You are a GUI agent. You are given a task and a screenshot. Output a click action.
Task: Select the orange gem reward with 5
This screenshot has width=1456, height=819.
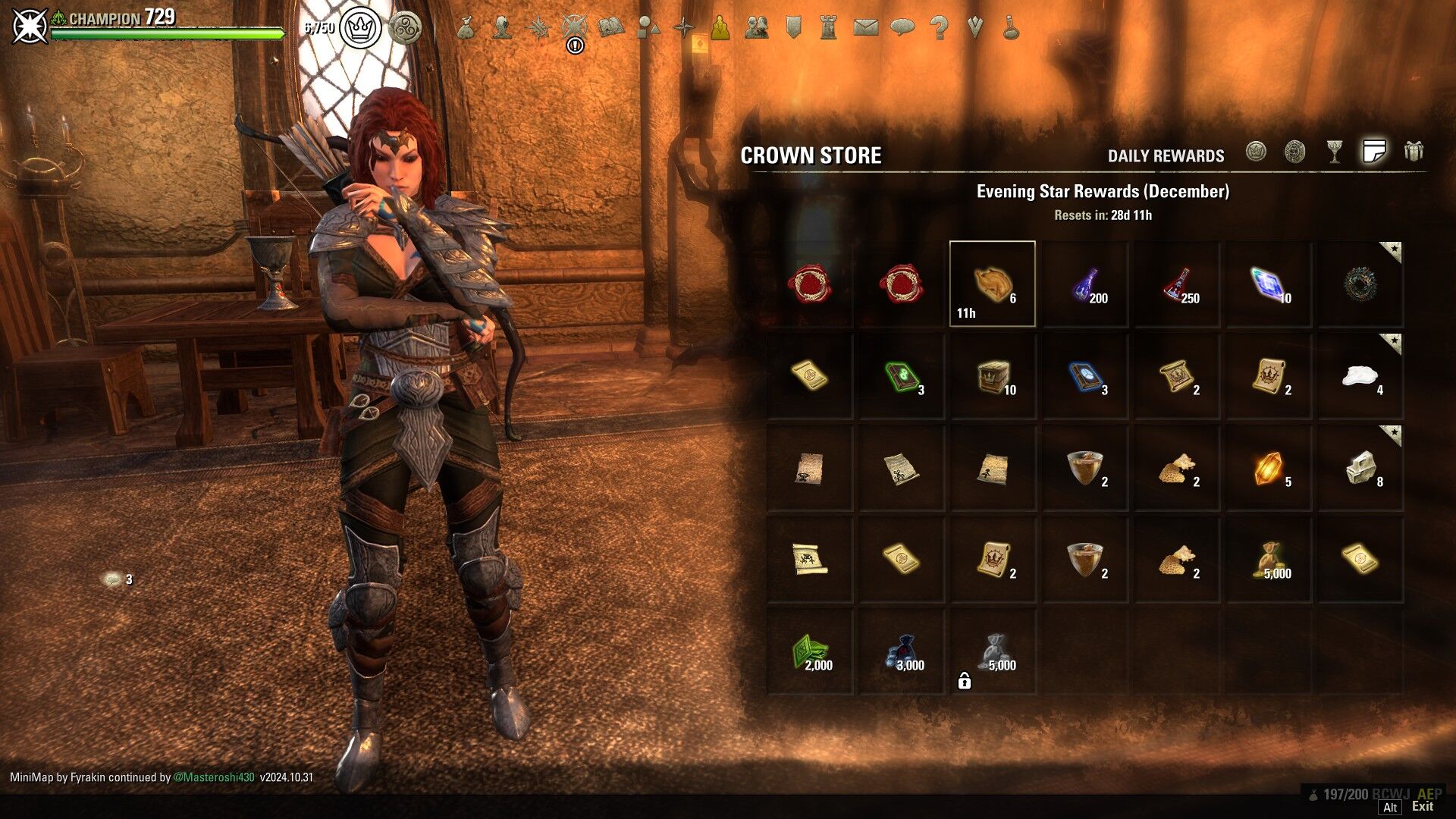pos(1268,469)
